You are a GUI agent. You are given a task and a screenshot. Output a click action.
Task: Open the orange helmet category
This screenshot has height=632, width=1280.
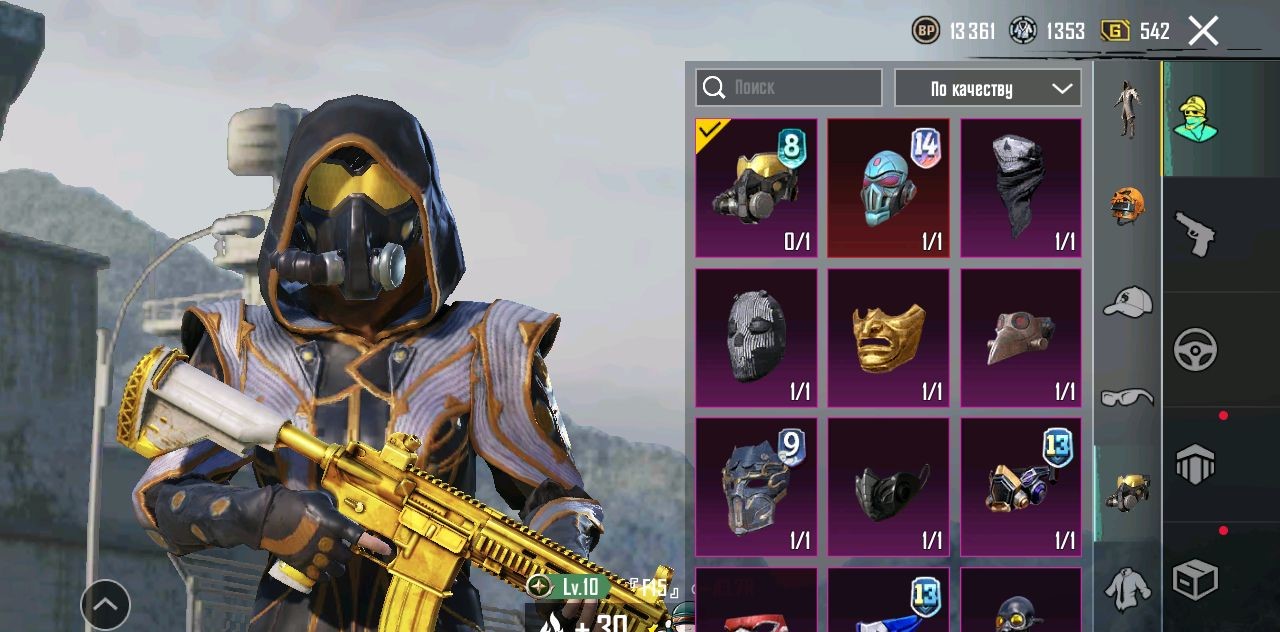click(x=1127, y=204)
